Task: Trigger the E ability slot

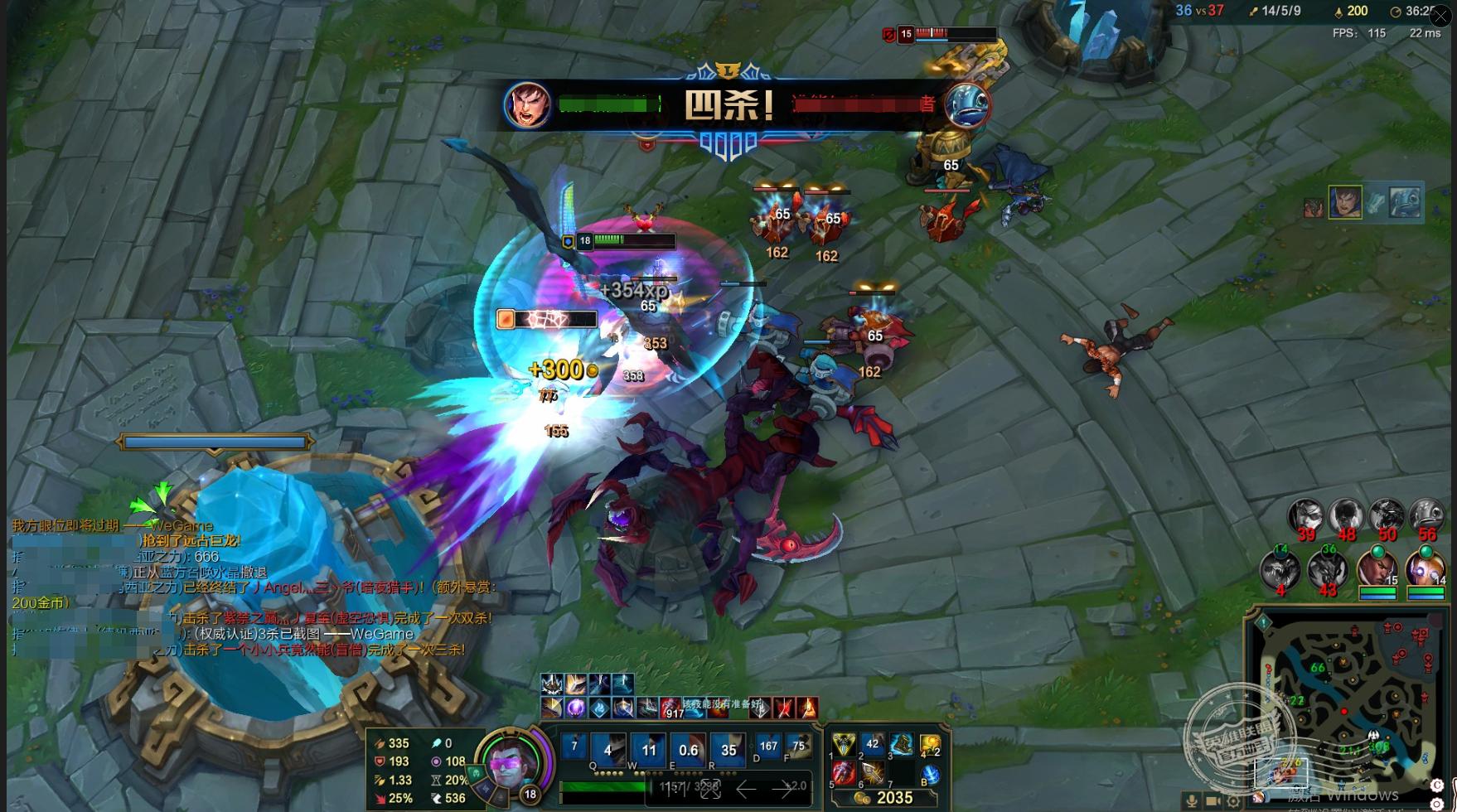Action: coord(688,750)
